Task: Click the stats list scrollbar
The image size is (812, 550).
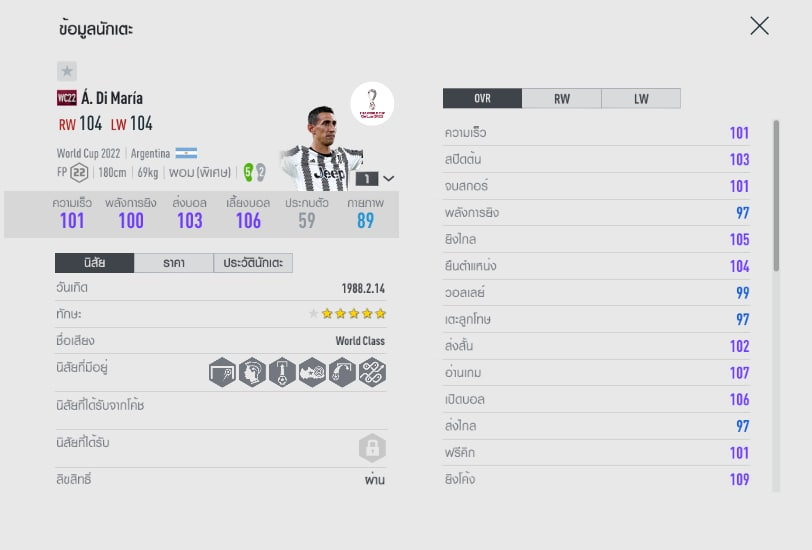Action: tap(776, 195)
